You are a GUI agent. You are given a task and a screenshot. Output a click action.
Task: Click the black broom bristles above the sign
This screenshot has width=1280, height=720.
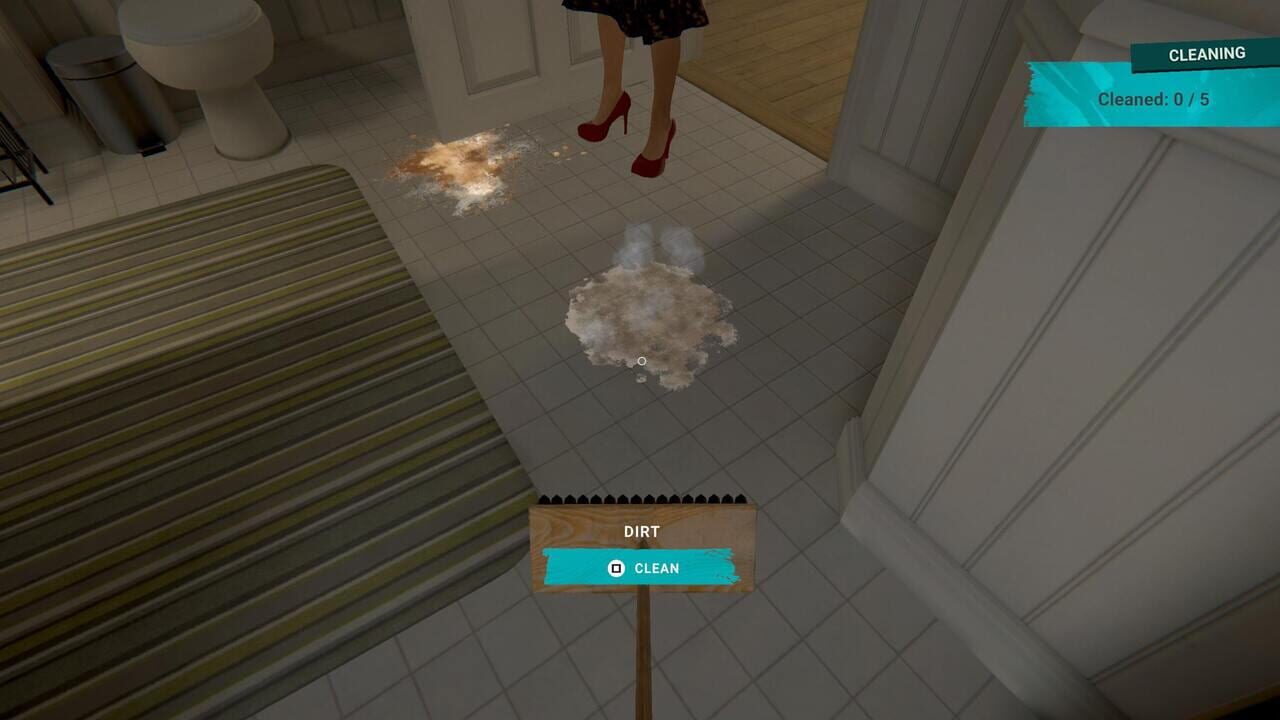point(645,497)
